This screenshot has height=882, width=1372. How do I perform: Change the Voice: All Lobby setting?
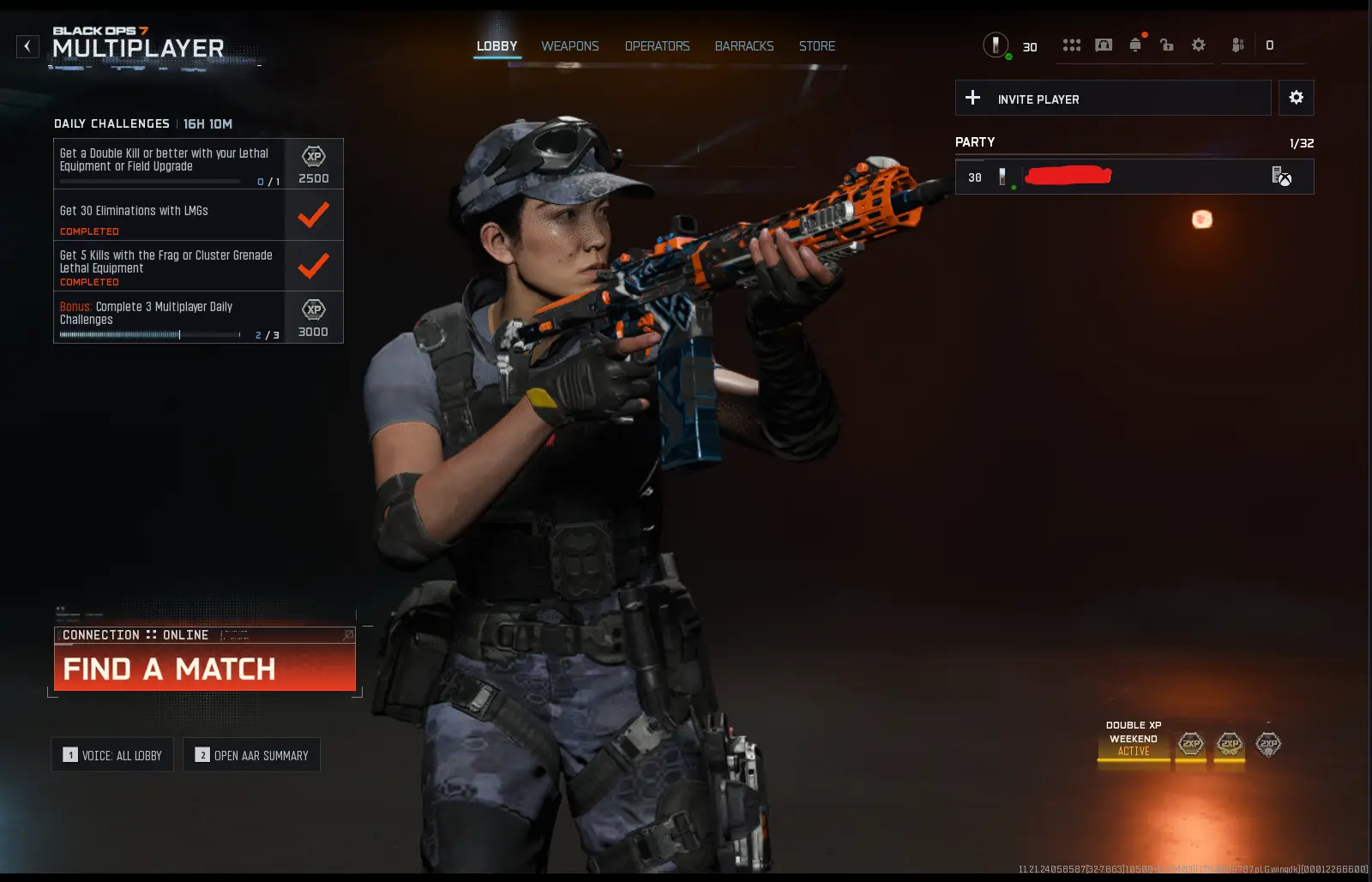[112, 755]
